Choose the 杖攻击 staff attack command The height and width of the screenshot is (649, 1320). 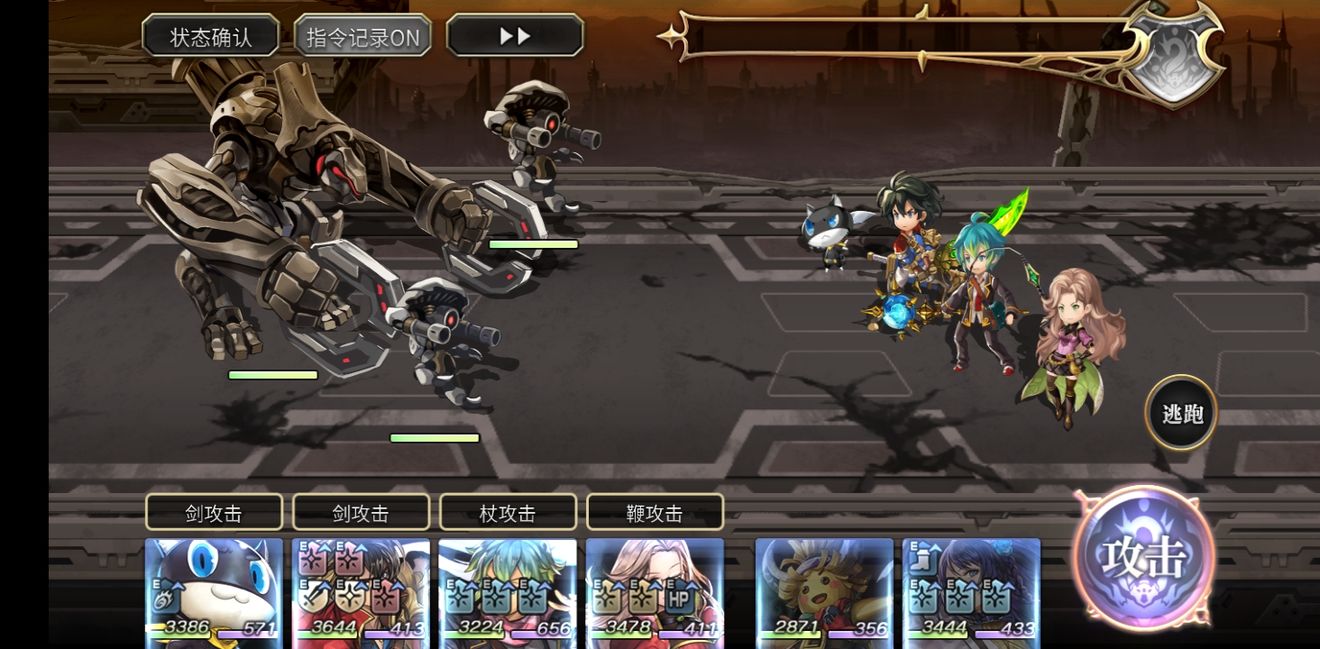pyautogui.click(x=507, y=513)
